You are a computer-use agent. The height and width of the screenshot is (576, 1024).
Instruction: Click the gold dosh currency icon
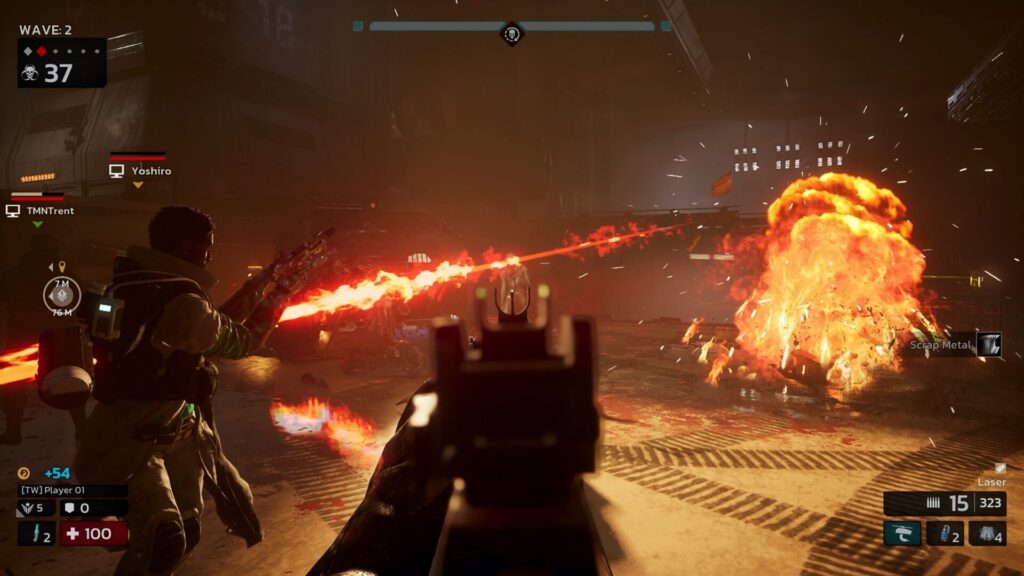pyautogui.click(x=23, y=473)
